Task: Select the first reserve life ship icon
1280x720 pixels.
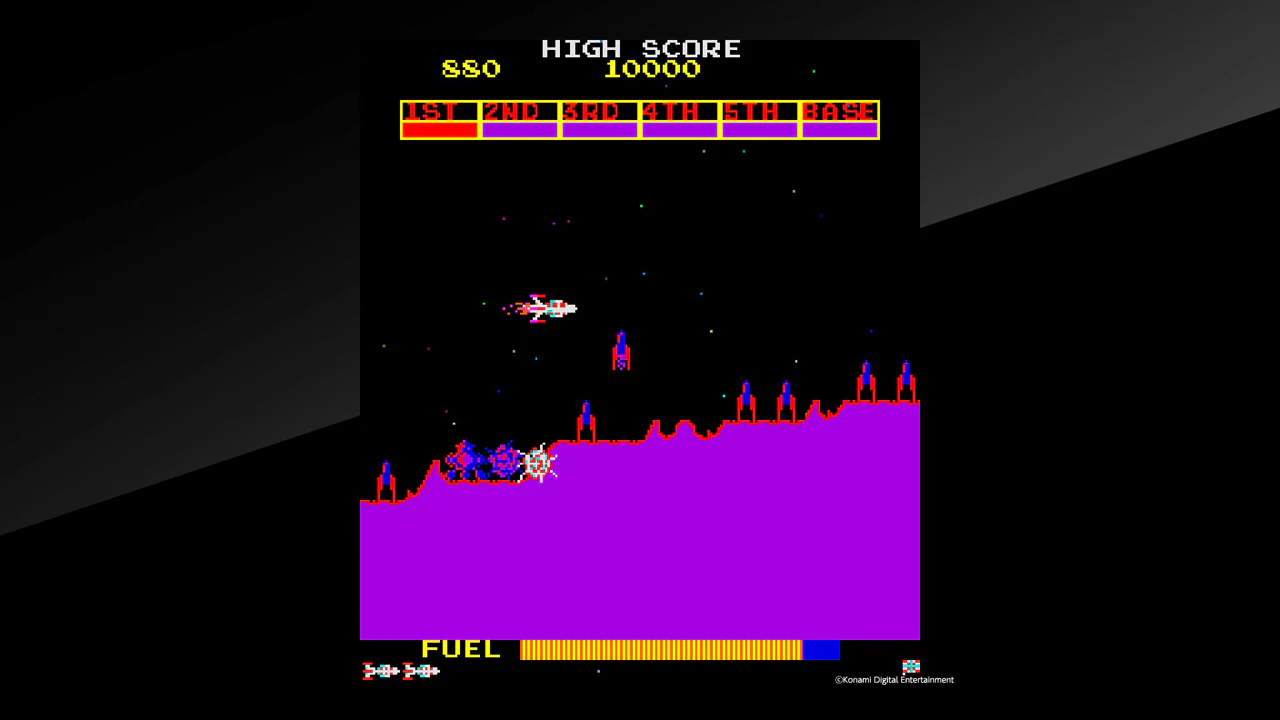Action: [x=380, y=671]
